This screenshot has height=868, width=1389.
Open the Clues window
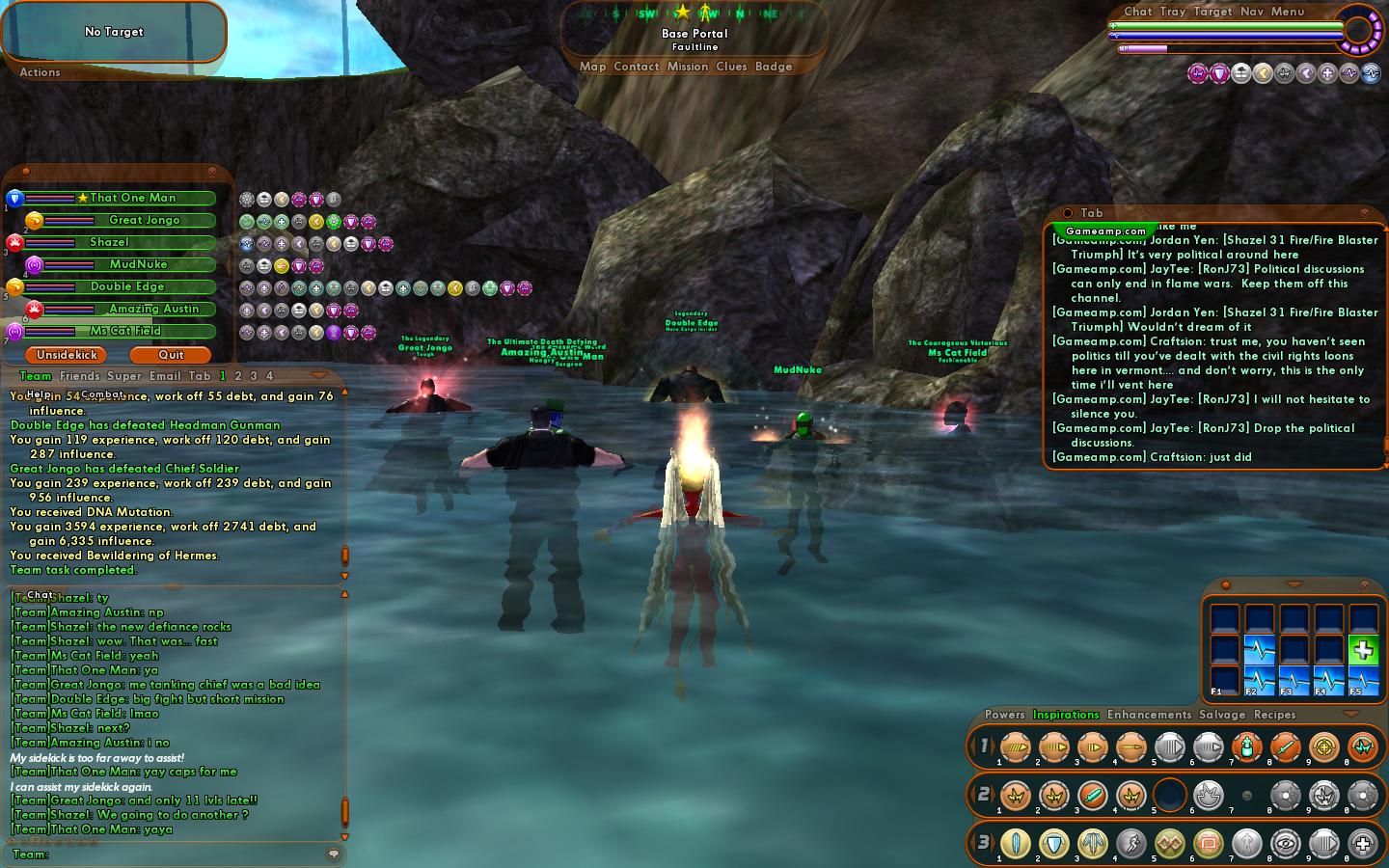pyautogui.click(x=731, y=67)
